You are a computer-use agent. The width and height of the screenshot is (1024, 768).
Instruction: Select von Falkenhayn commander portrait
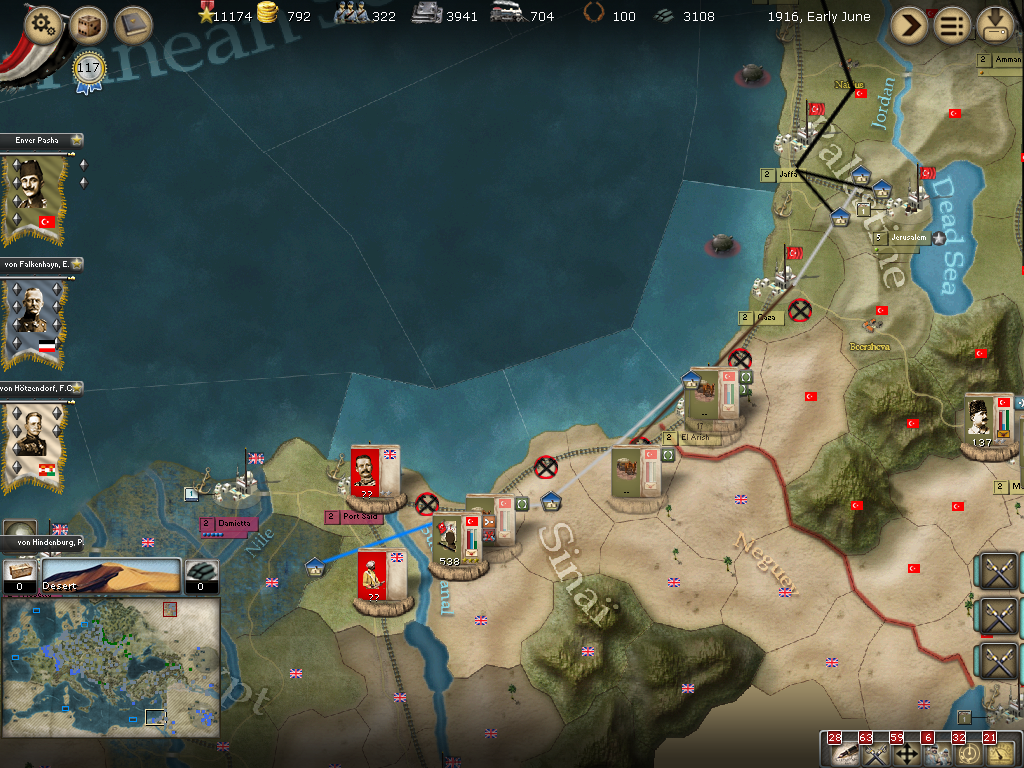[x=34, y=320]
